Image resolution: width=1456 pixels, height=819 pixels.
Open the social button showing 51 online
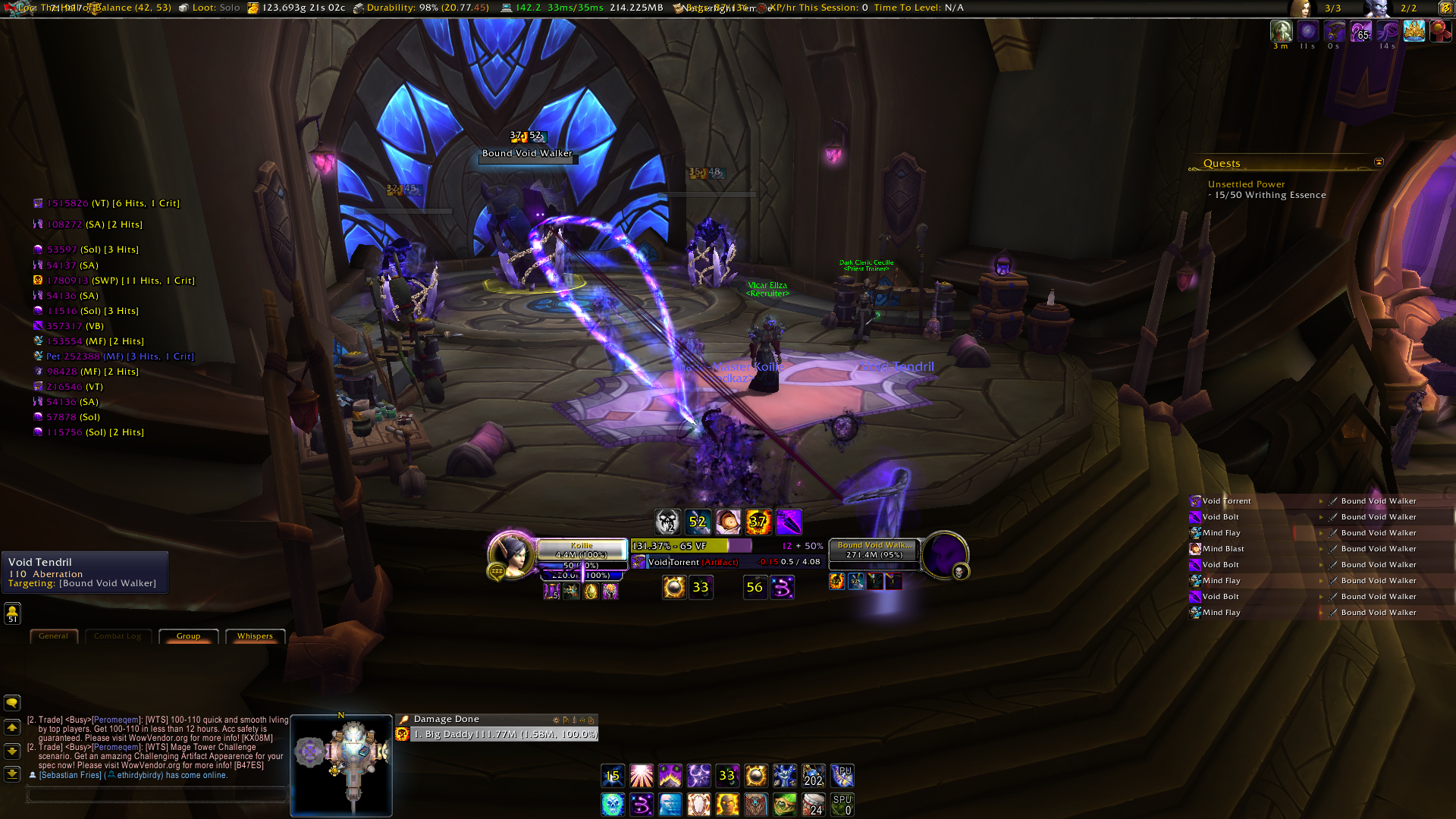(x=12, y=613)
